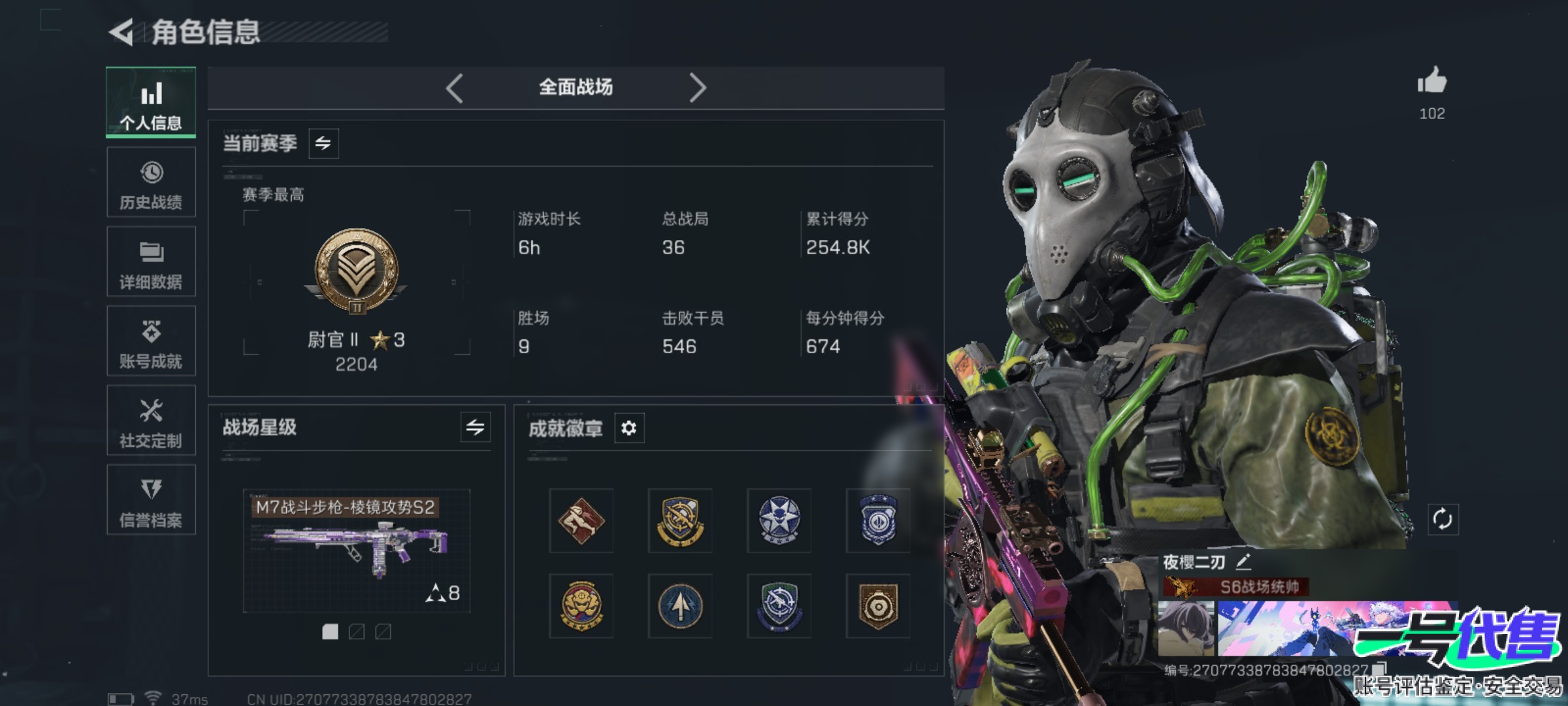Go back using the arrow beside 角色信息
The width and height of the screenshot is (1568, 706).
(x=122, y=33)
